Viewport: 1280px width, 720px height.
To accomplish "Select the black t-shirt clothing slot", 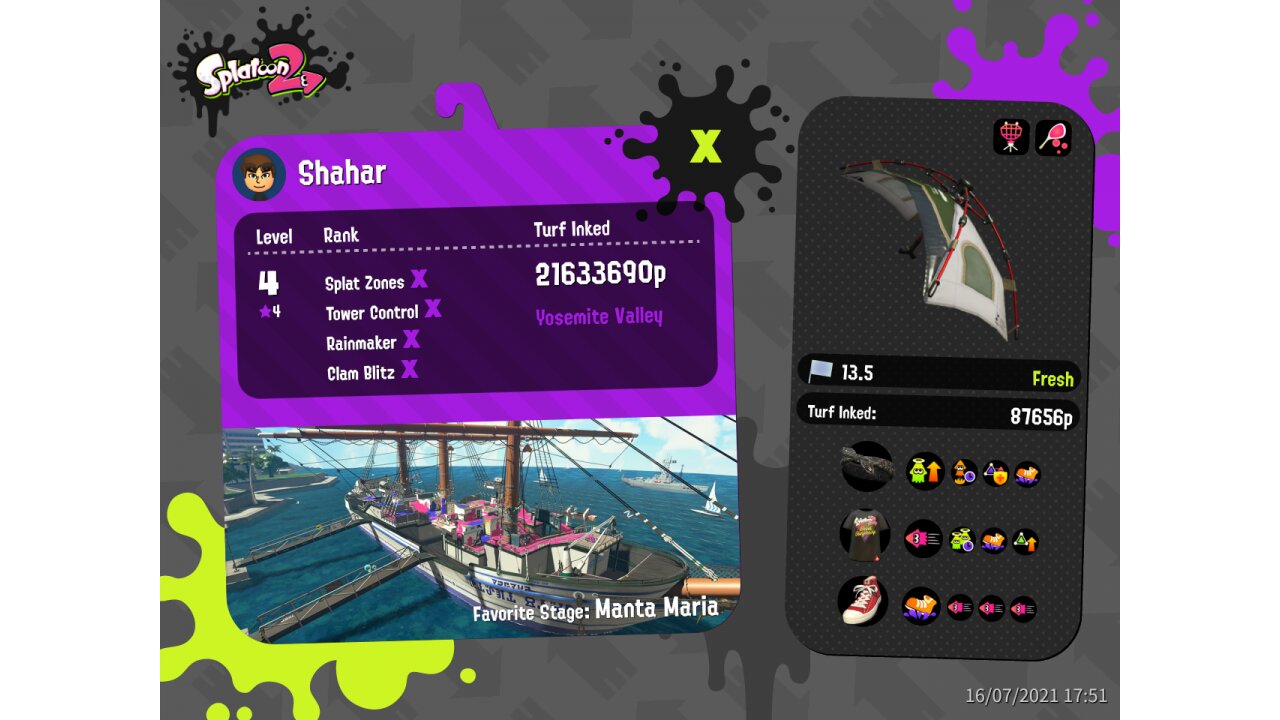I will tap(864, 535).
